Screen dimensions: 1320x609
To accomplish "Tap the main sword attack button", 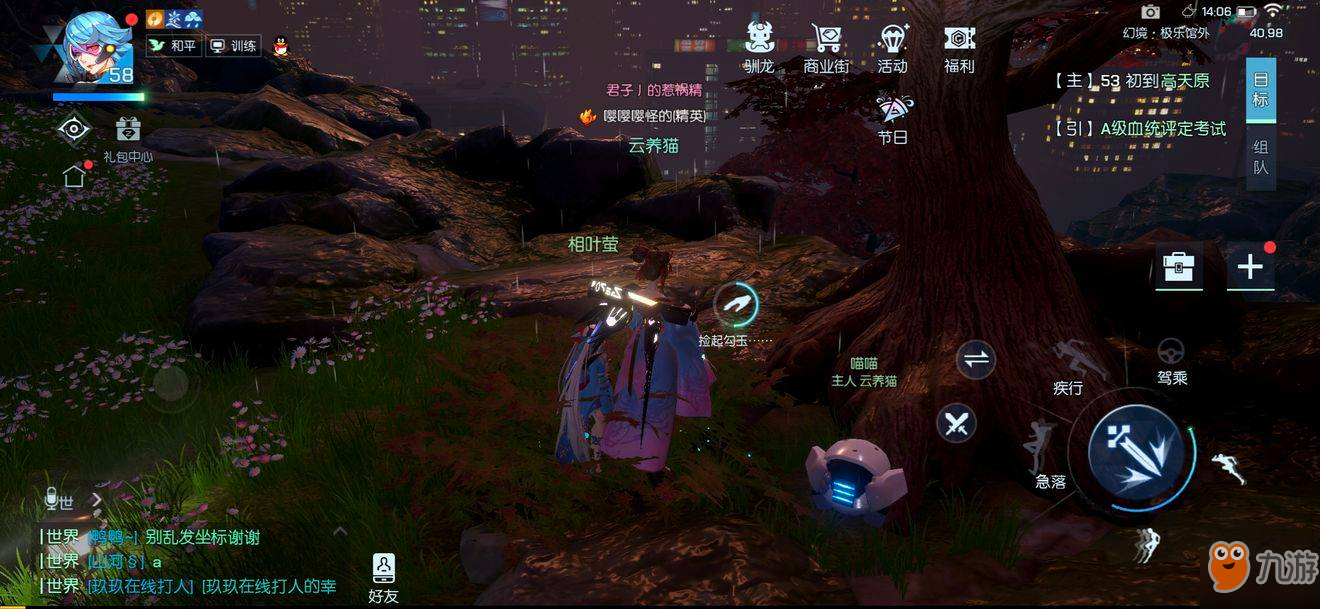I will pyautogui.click(x=1134, y=451).
